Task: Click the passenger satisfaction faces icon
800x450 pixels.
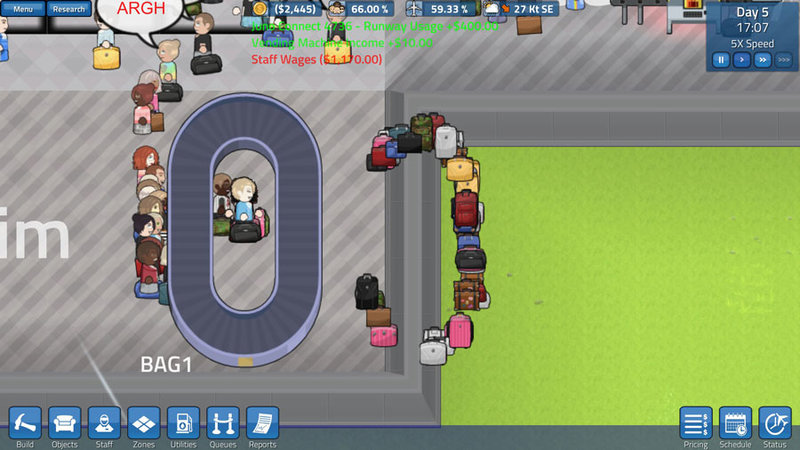Action: 337,9
